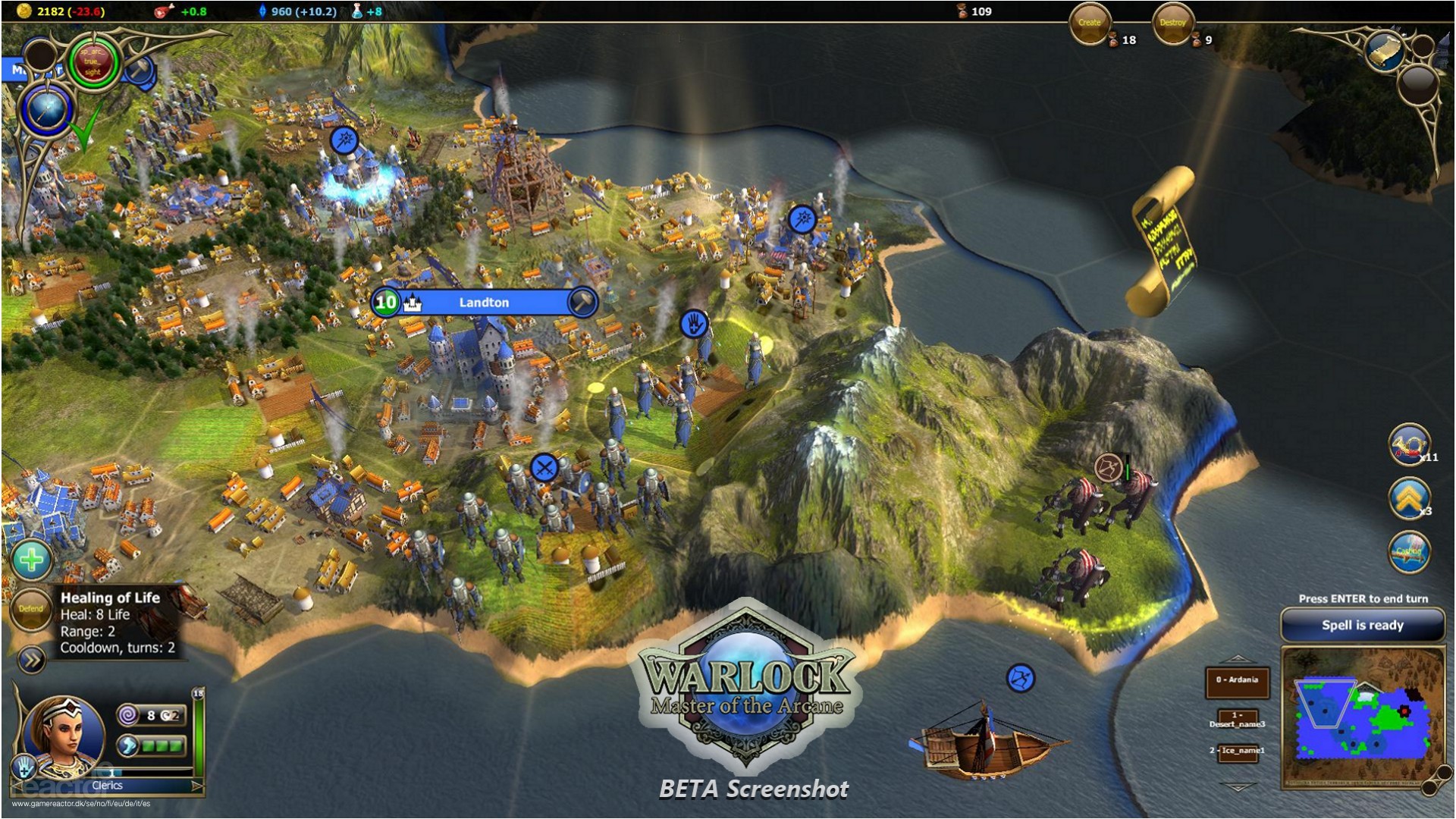Viewport: 1456px width, 819px height.
Task: Open the horn notification with x11
Action: coord(1409,444)
